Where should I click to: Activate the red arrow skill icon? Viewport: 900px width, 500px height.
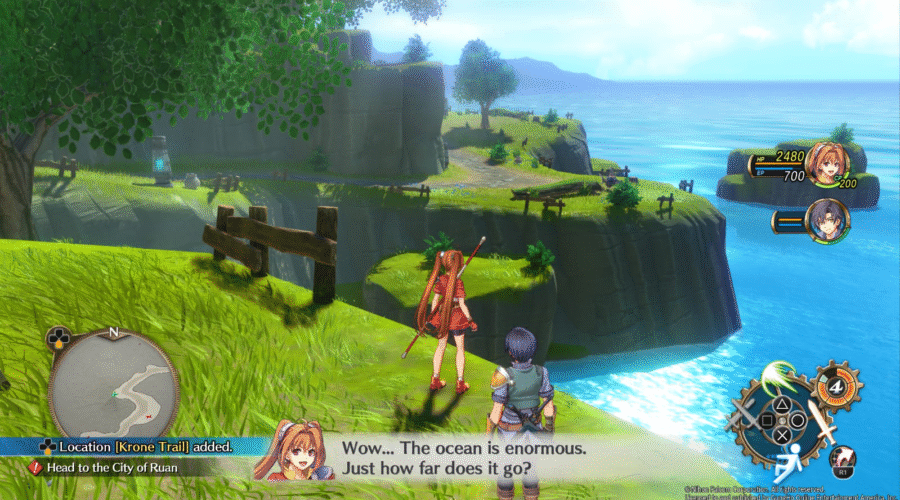(841, 458)
